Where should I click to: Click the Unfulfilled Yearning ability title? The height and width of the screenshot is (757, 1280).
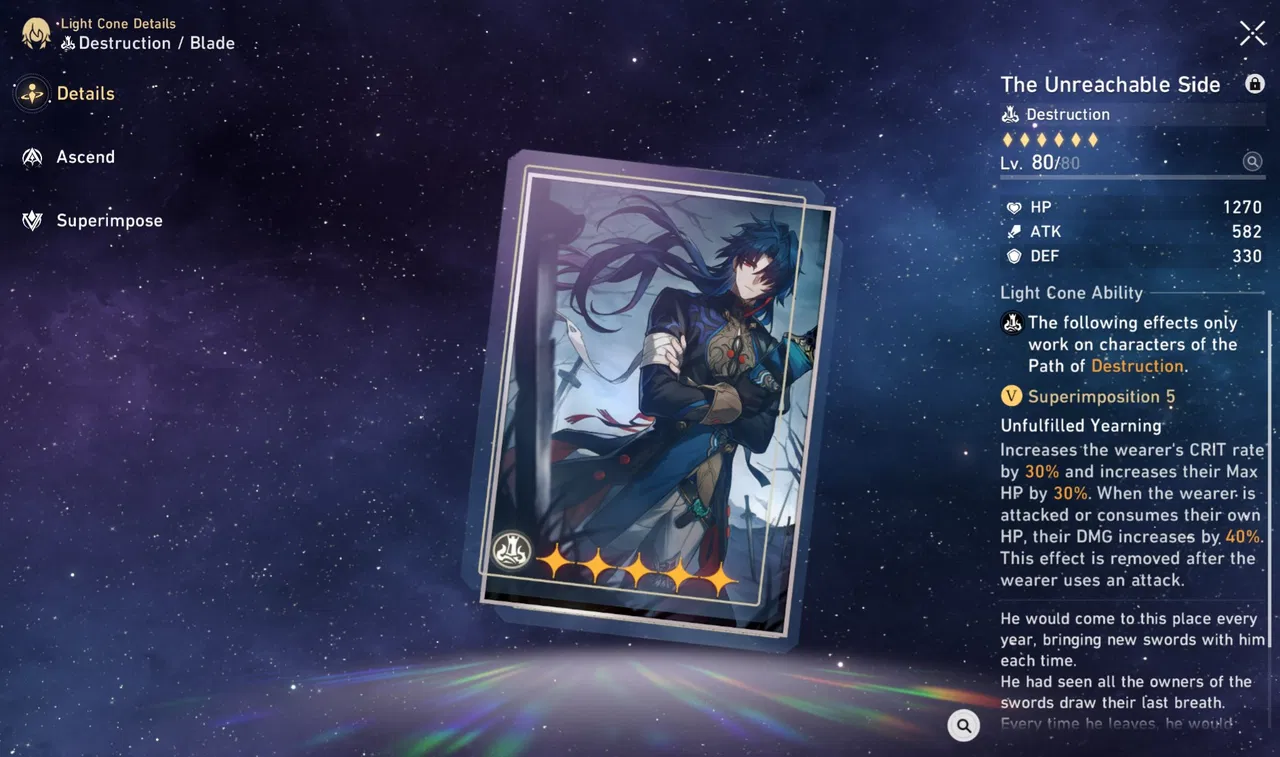tap(1081, 425)
